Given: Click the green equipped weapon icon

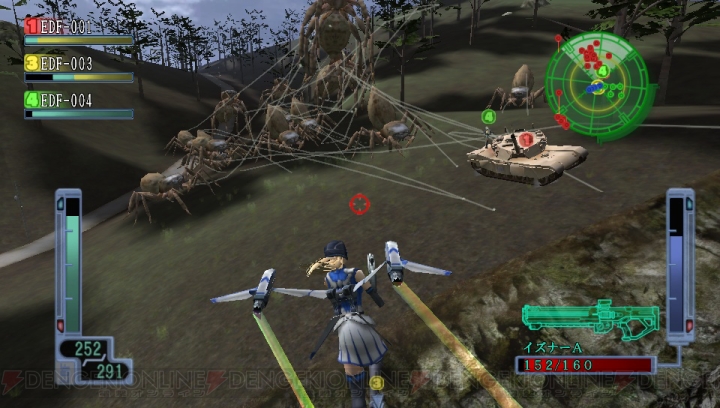Looking at the screenshot, I should tap(590, 319).
